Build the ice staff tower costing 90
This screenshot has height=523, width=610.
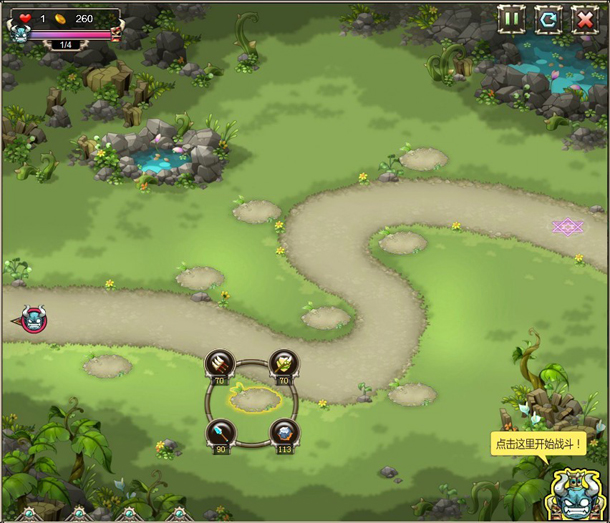218,432
